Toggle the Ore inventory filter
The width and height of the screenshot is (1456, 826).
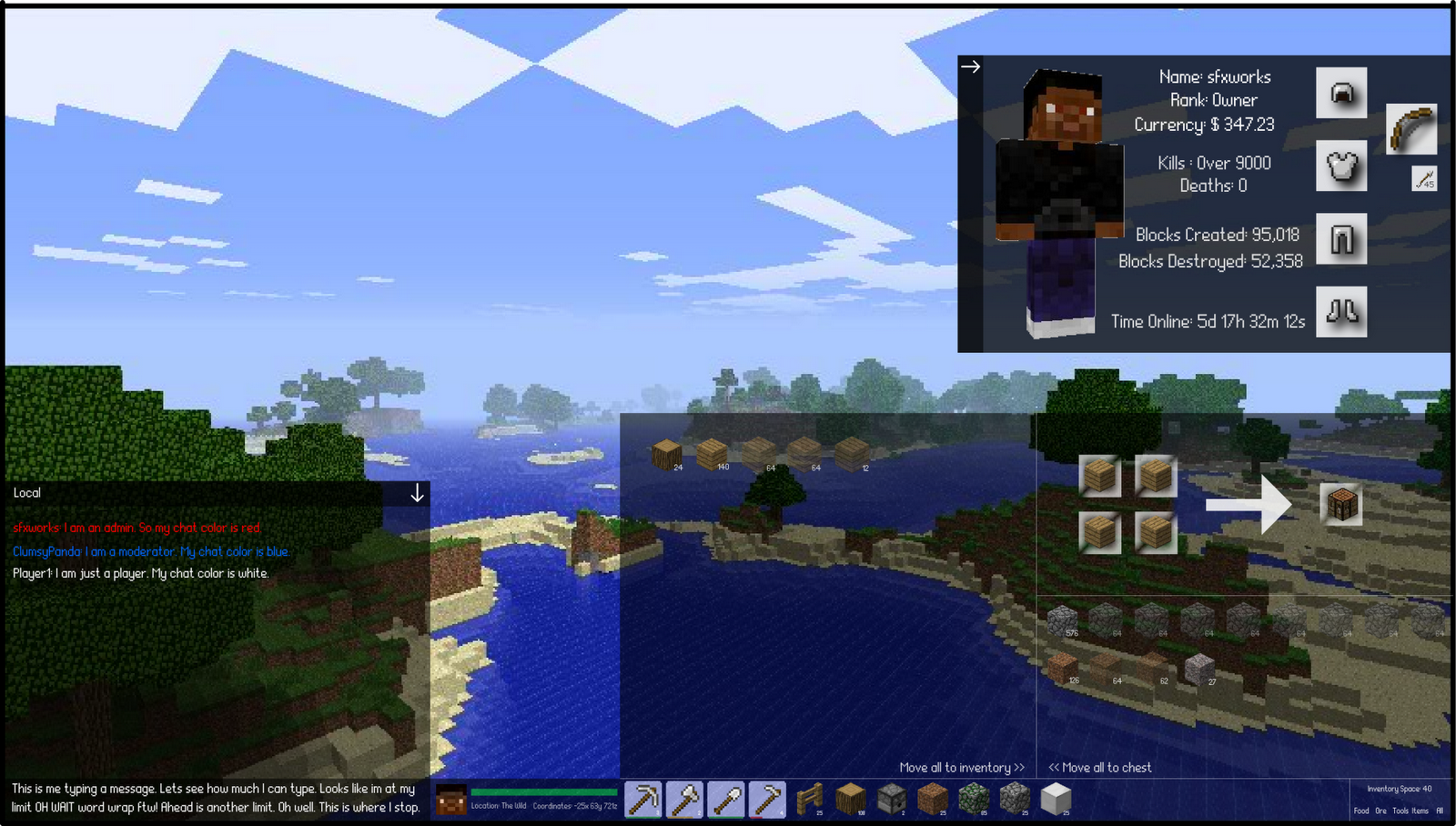click(1380, 811)
